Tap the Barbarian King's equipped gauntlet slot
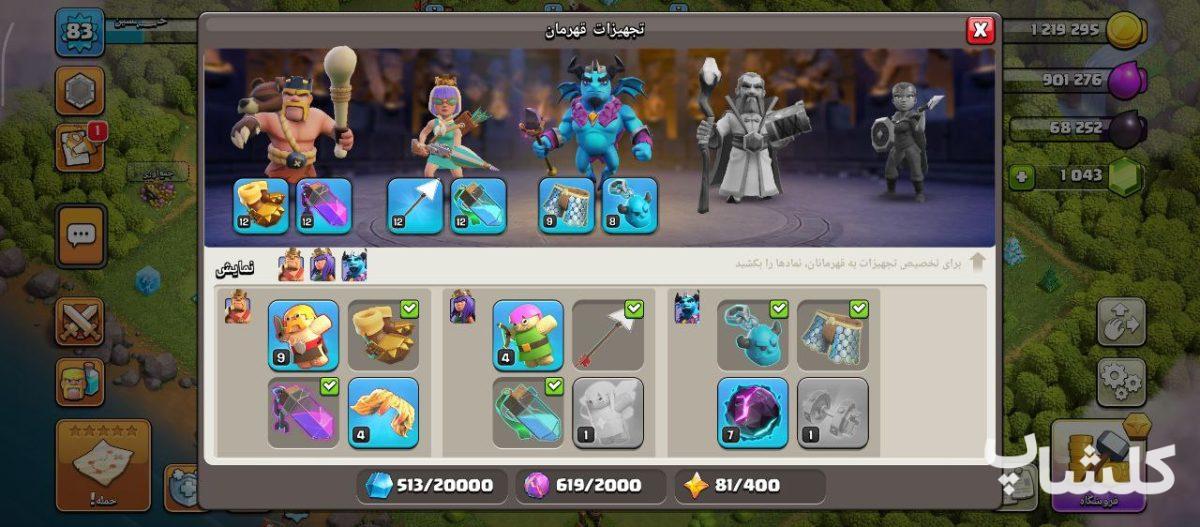 point(260,206)
